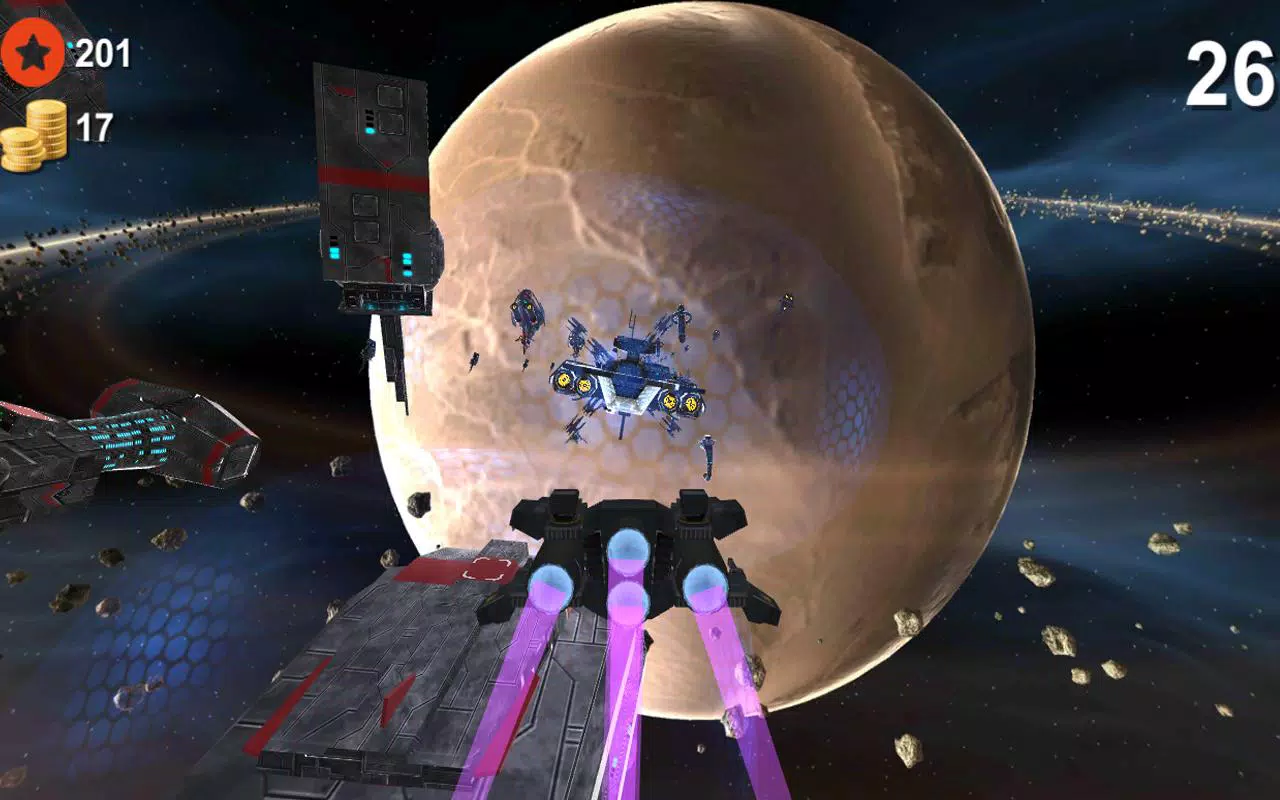Select the gold coin stack icon
The height and width of the screenshot is (800, 1280).
37,130
